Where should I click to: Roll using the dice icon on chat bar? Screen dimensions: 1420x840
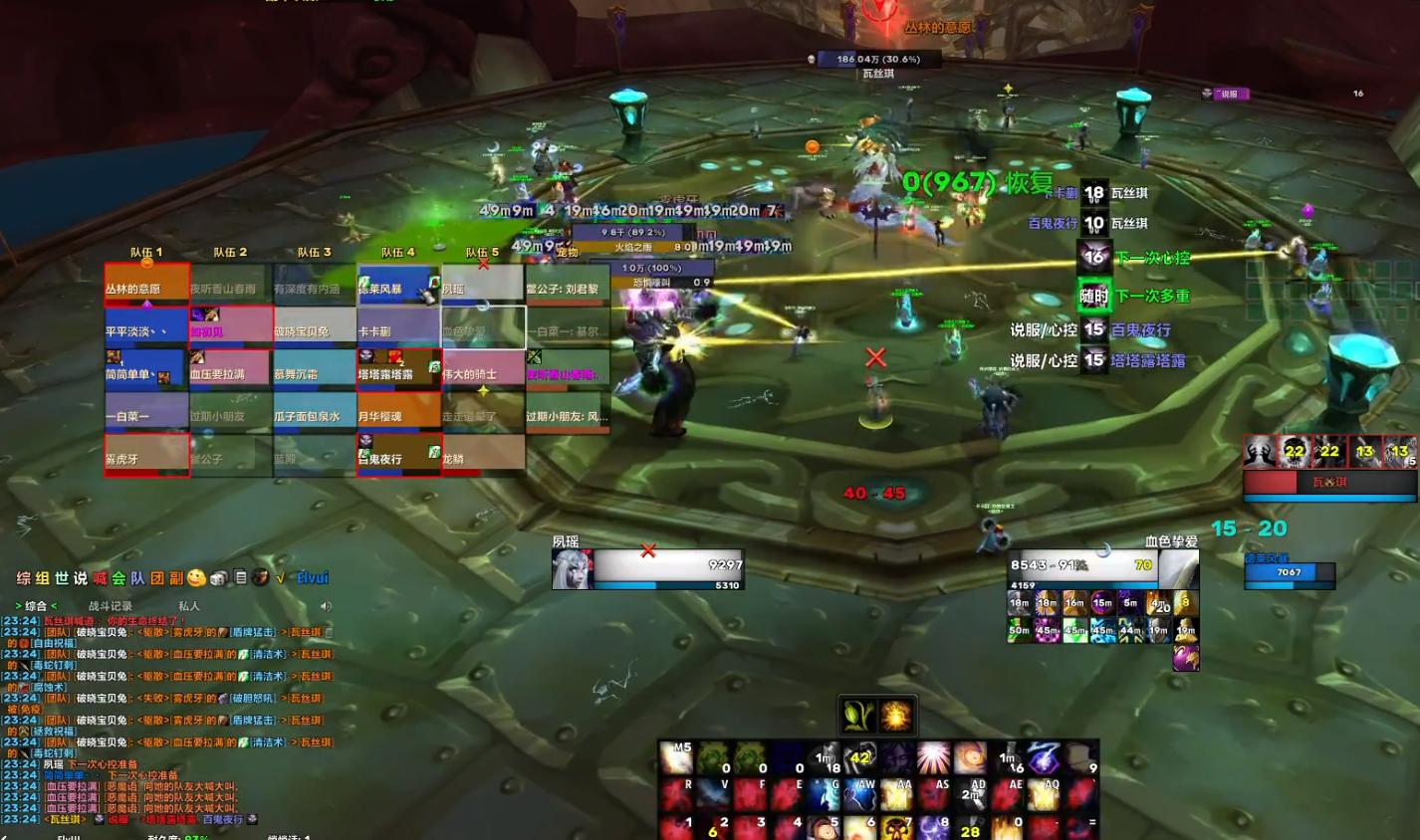(218, 577)
